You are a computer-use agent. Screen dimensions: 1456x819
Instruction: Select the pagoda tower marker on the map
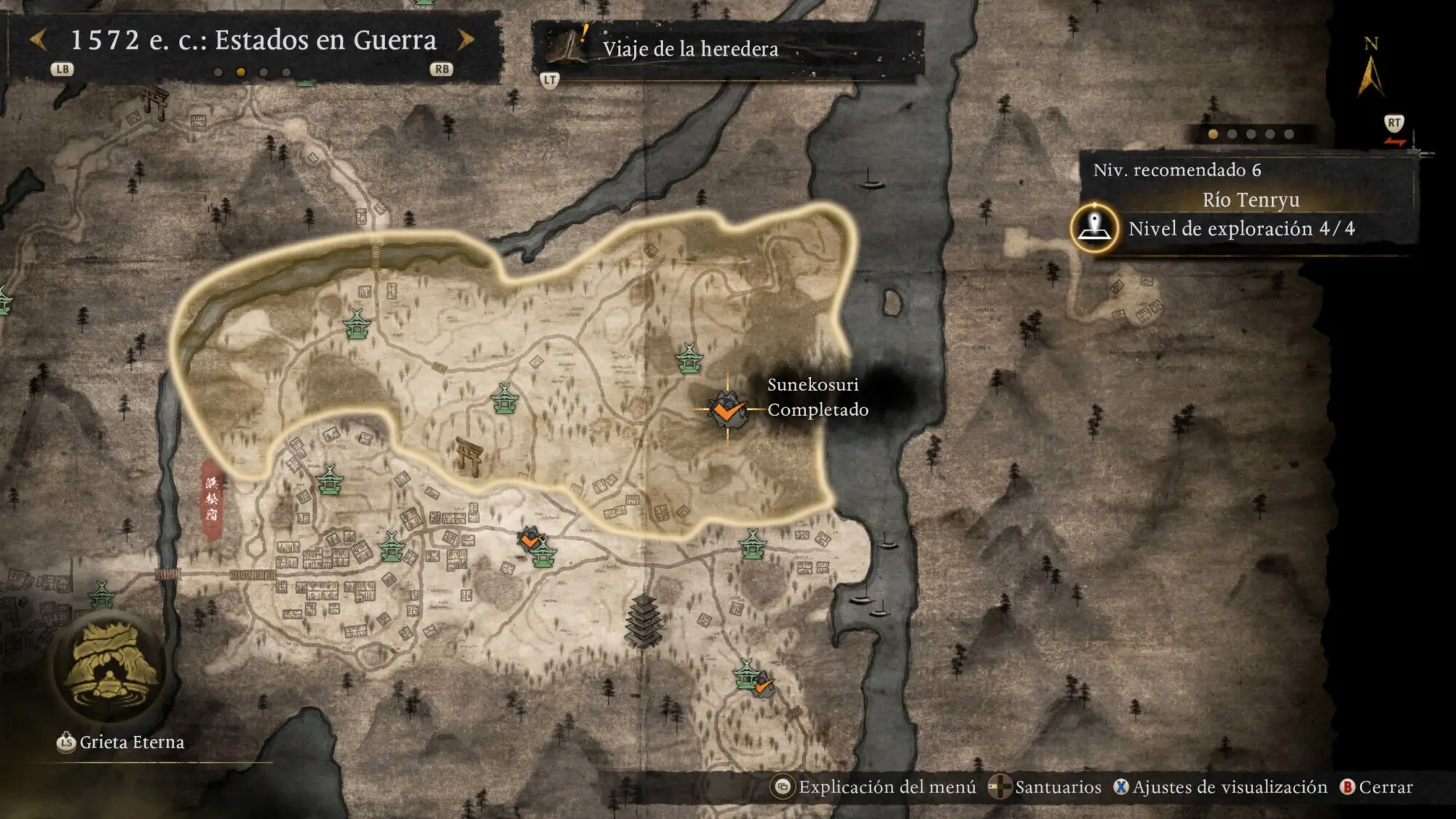pos(643,620)
